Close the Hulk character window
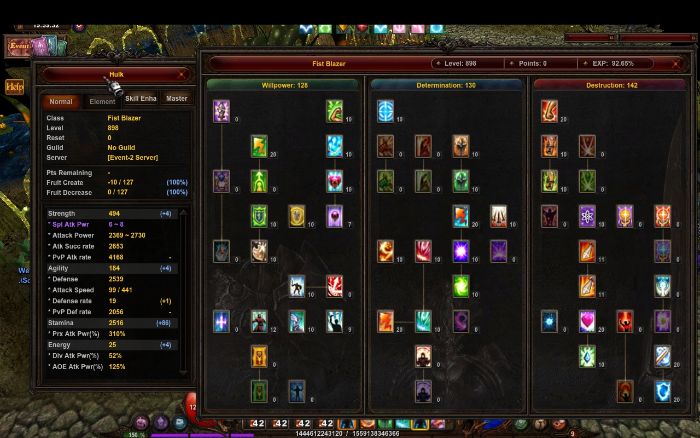 coord(181,74)
